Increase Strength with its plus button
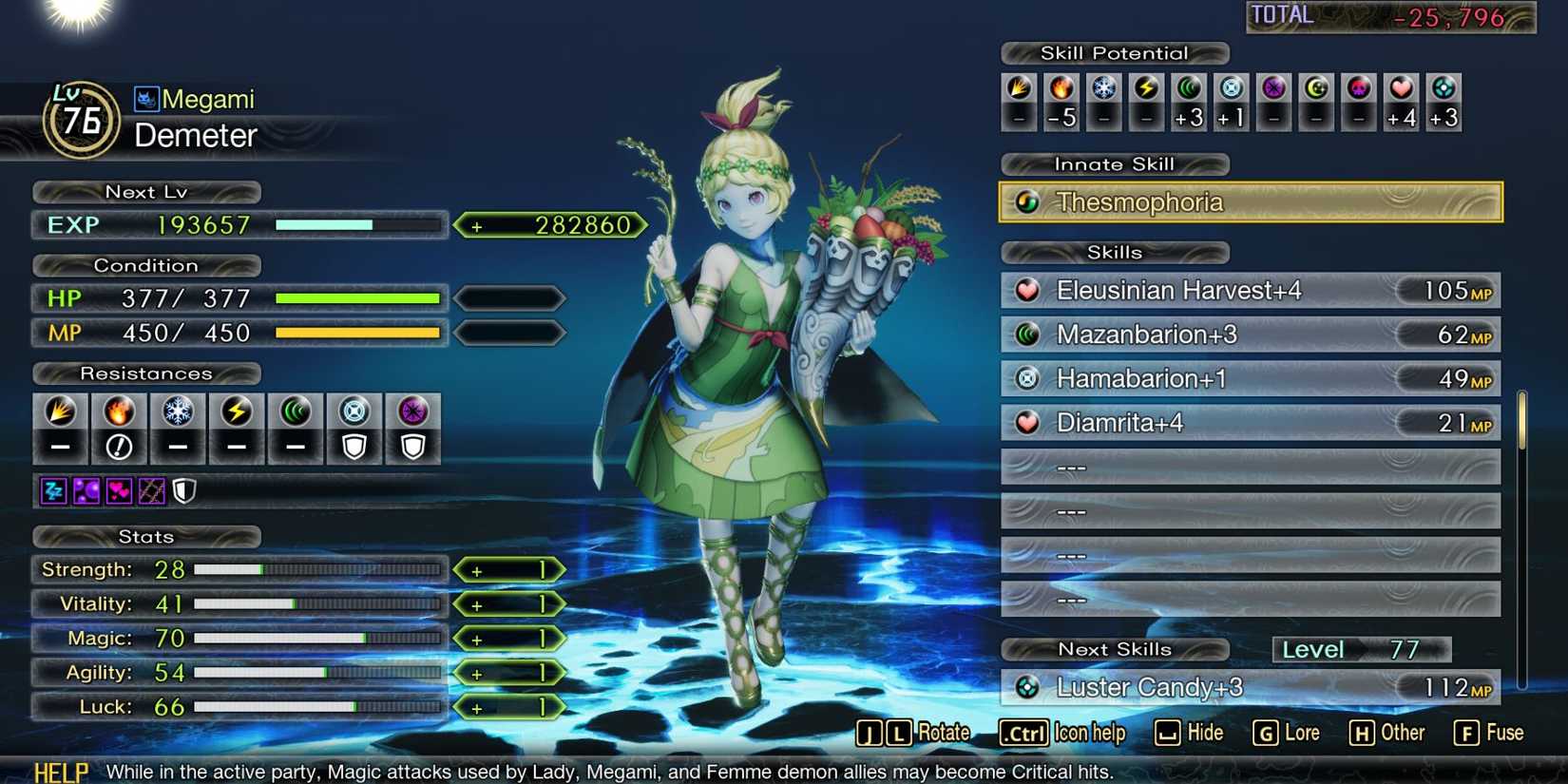Screen dimensions: 1568x784 tap(509, 569)
